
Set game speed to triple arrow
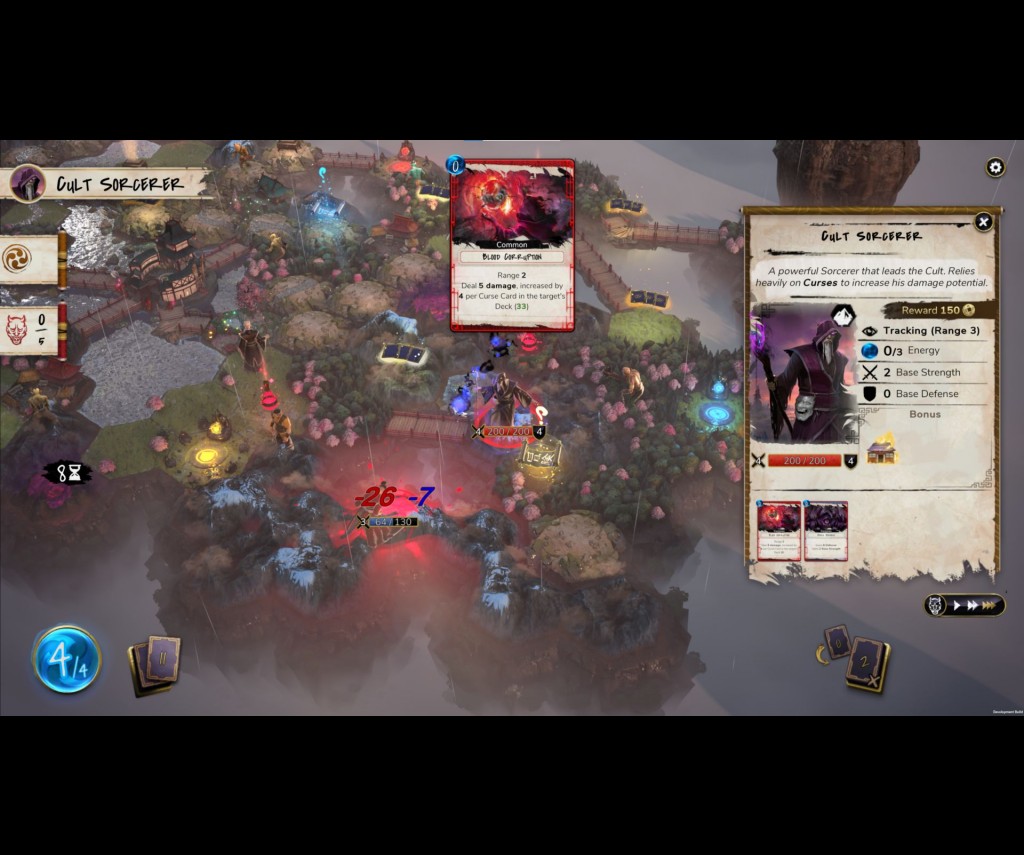click(991, 606)
